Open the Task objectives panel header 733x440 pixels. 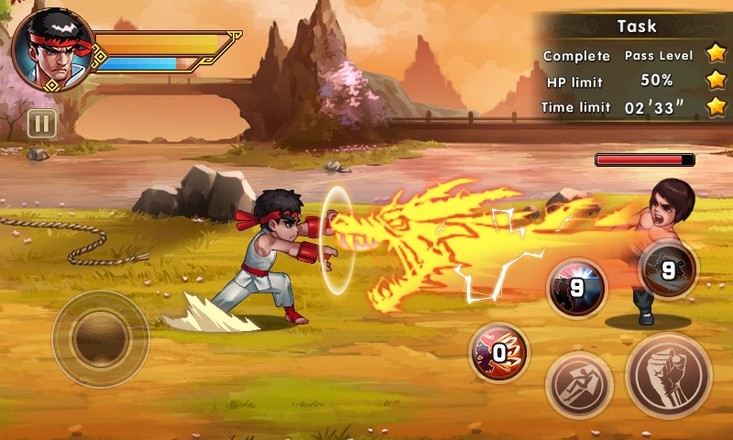pos(636,26)
